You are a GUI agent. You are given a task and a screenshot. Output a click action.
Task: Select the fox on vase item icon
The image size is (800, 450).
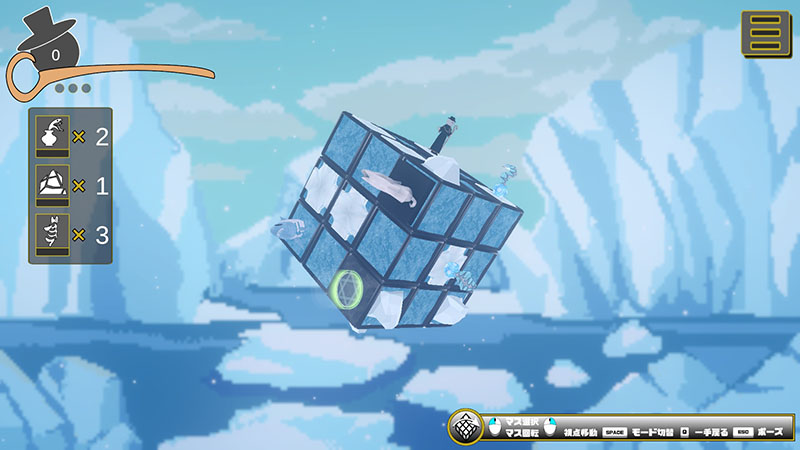pyautogui.click(x=53, y=136)
